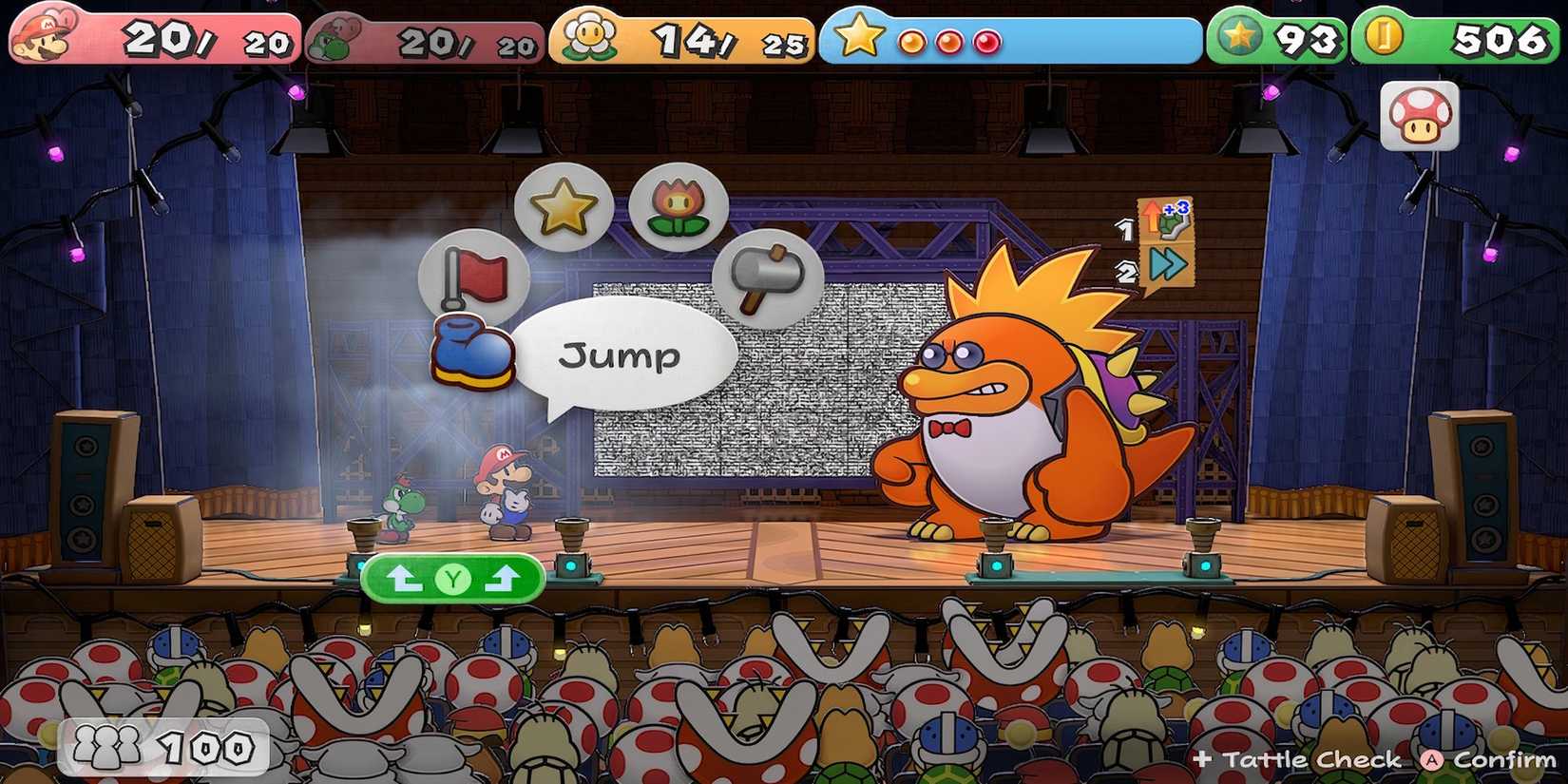Open the Star Power special moves icon
Viewport: 1568px width, 784px height.
point(563,205)
